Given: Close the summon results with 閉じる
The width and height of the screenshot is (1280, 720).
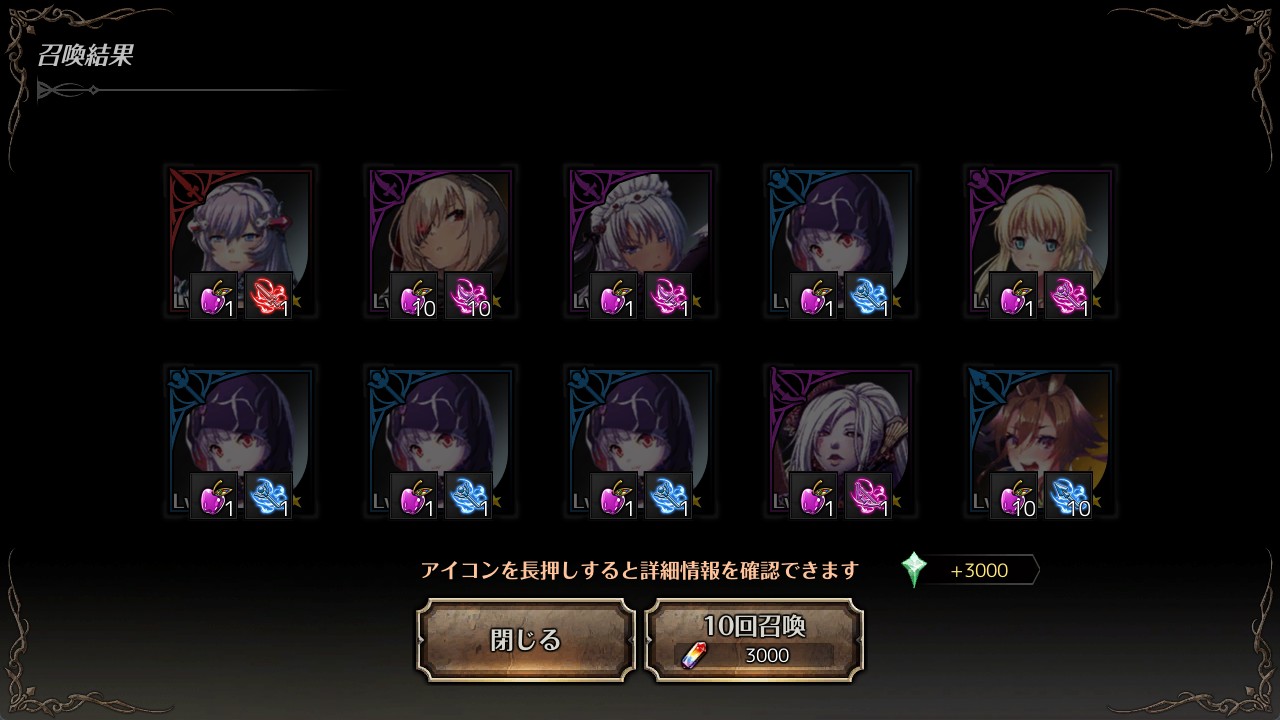Looking at the screenshot, I should click(526, 640).
